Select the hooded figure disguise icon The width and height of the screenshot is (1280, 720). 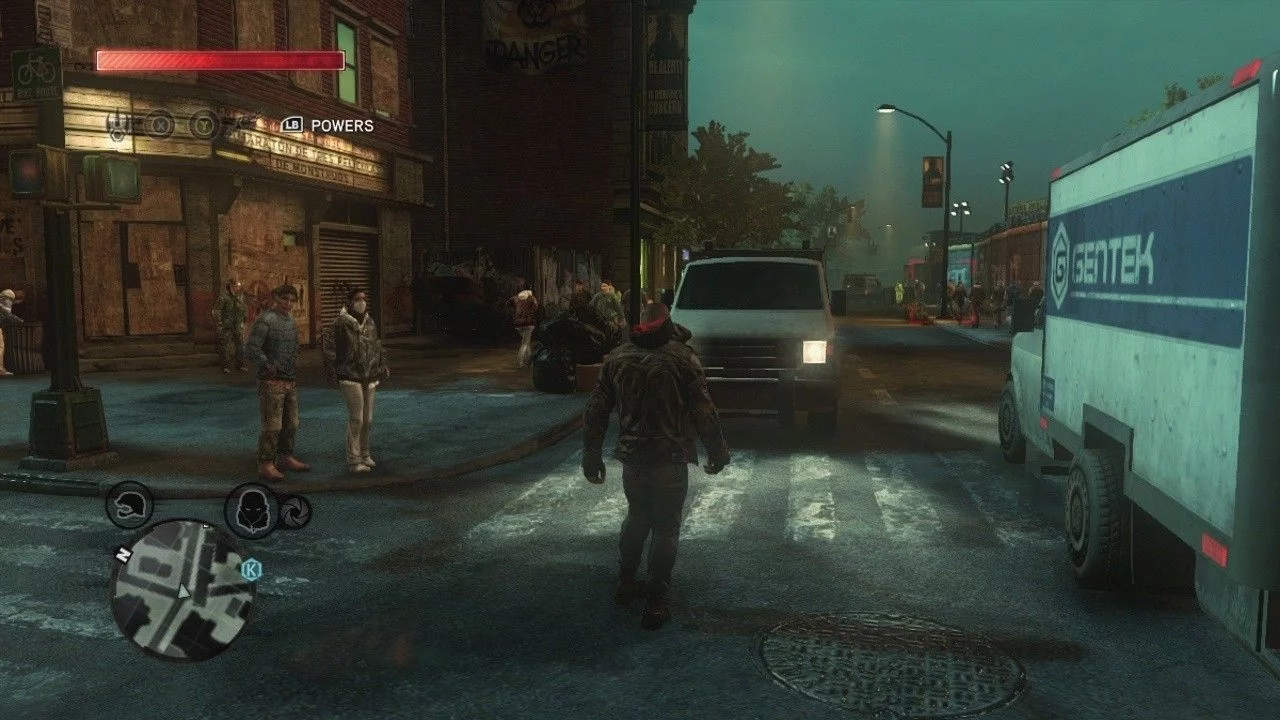coord(251,509)
